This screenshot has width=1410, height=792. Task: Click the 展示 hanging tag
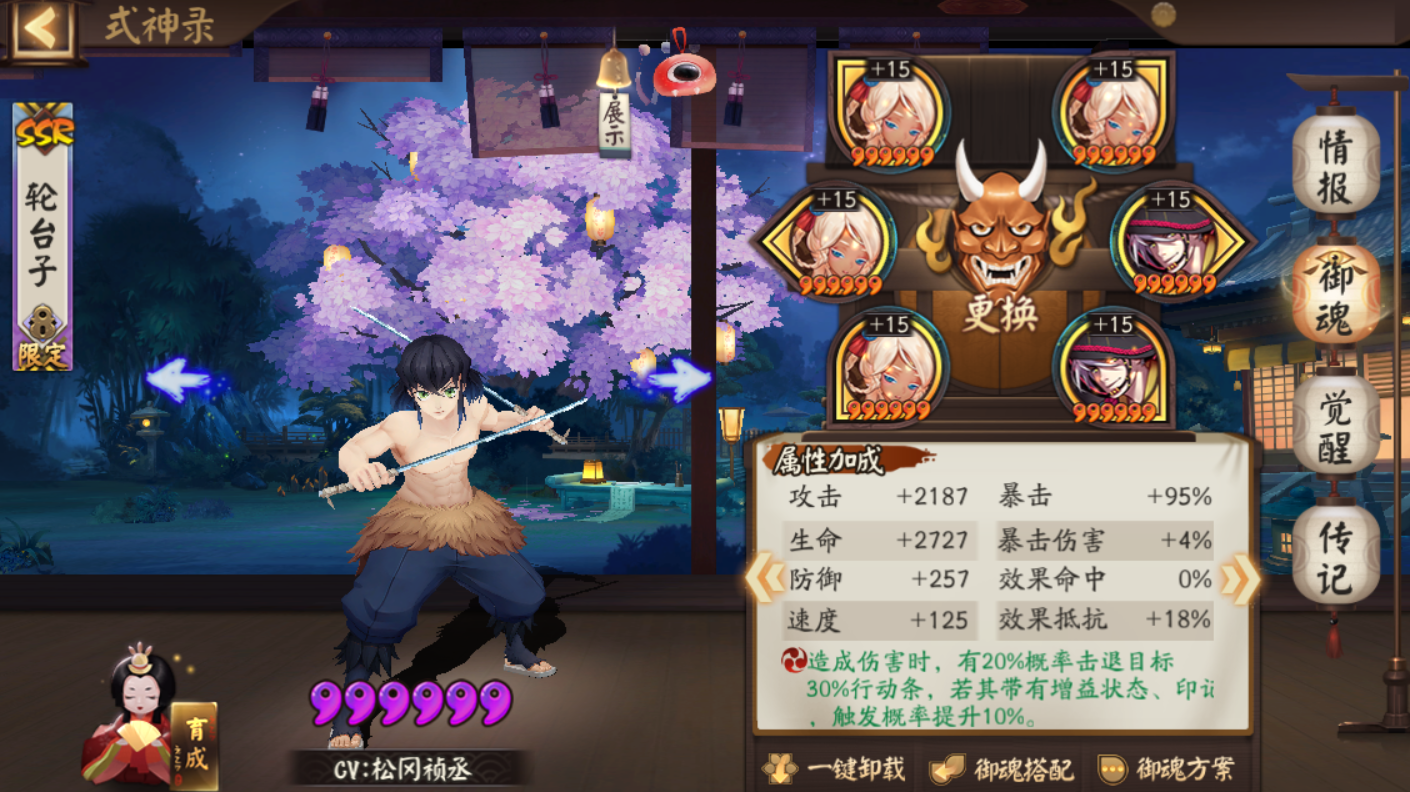614,121
